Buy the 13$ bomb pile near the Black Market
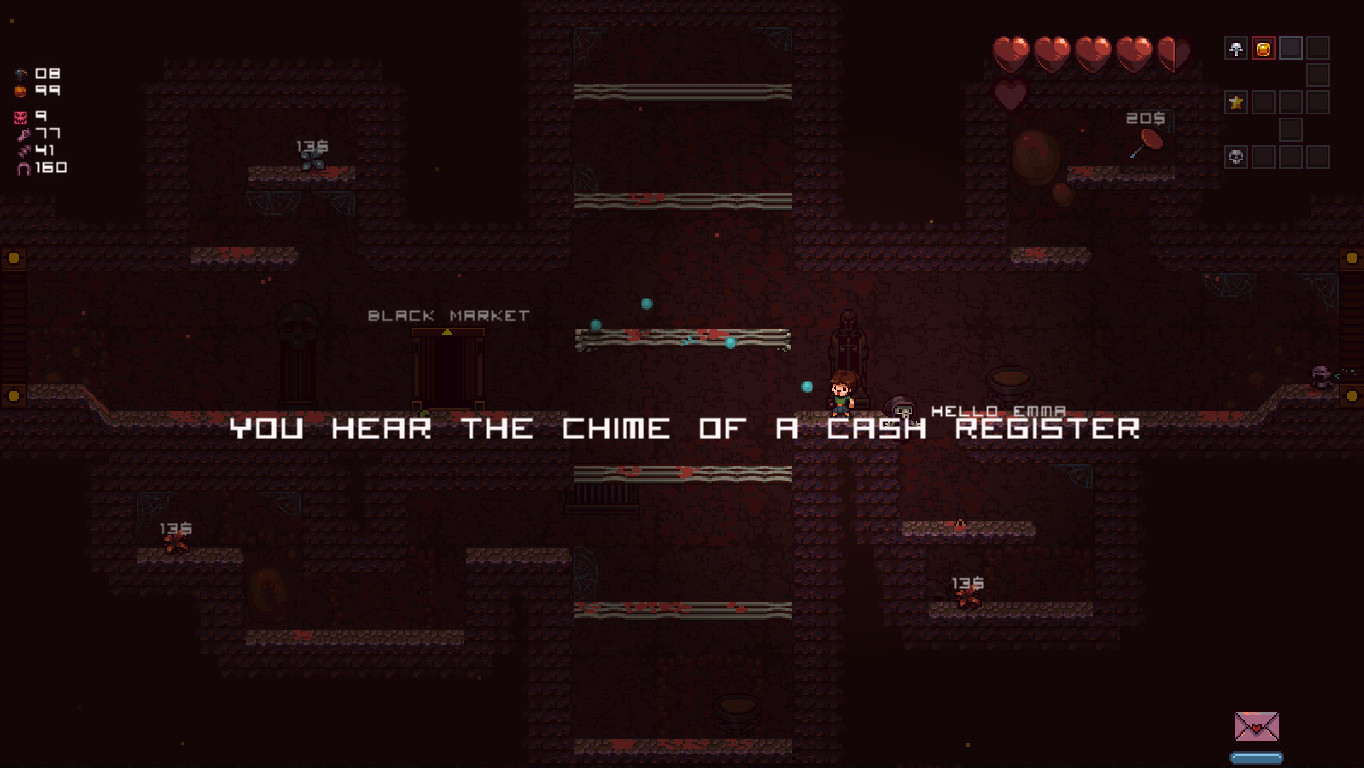 coord(313,160)
